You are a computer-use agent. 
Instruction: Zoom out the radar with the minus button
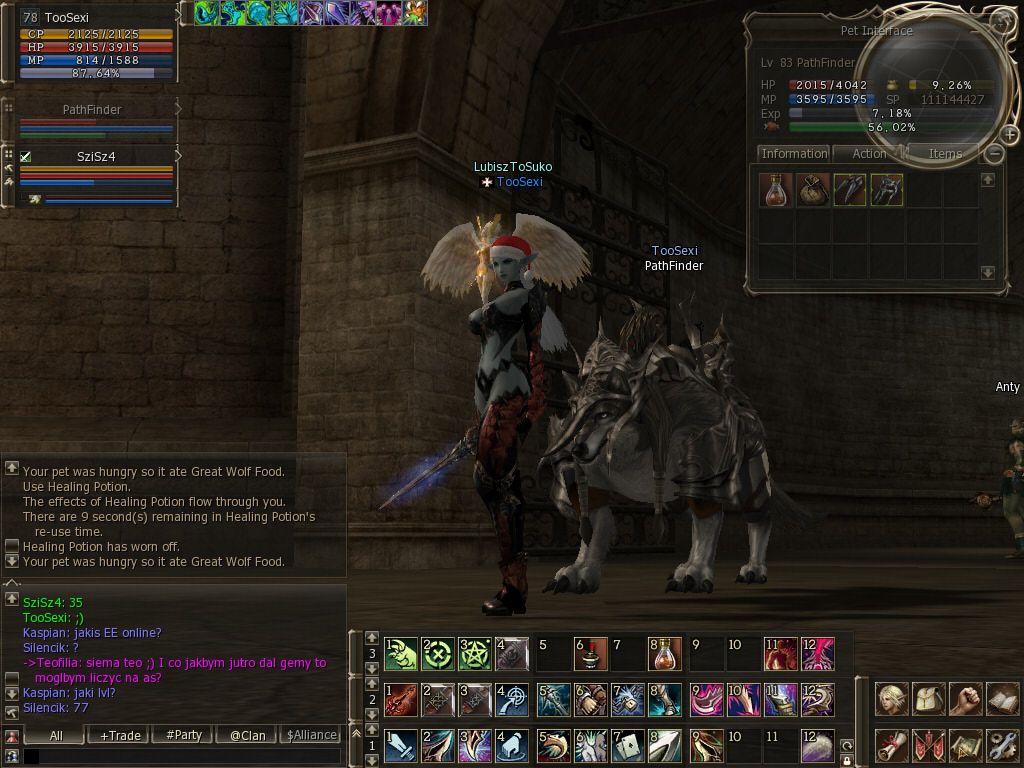pyautogui.click(x=993, y=154)
